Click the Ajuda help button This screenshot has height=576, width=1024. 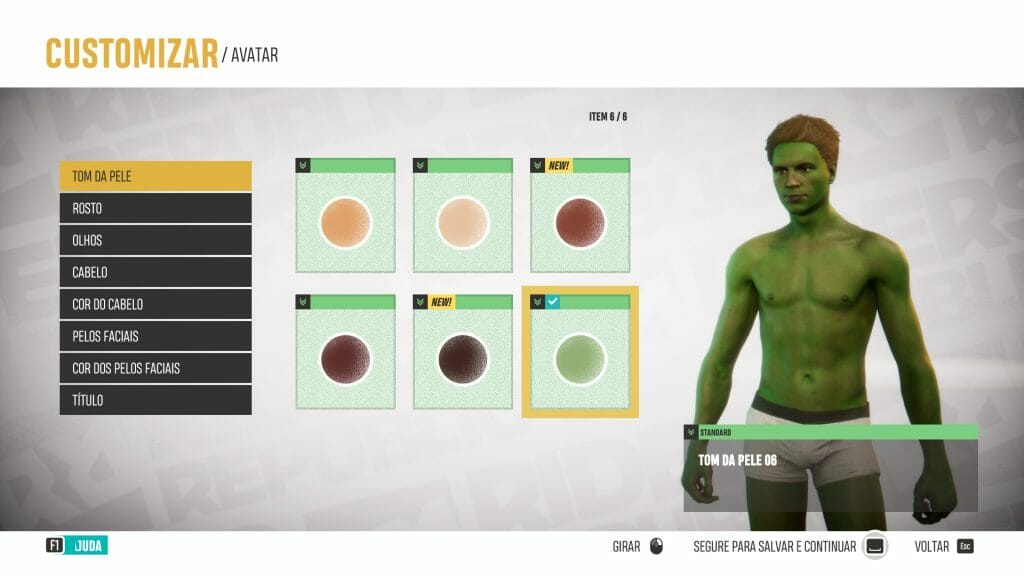click(78, 546)
